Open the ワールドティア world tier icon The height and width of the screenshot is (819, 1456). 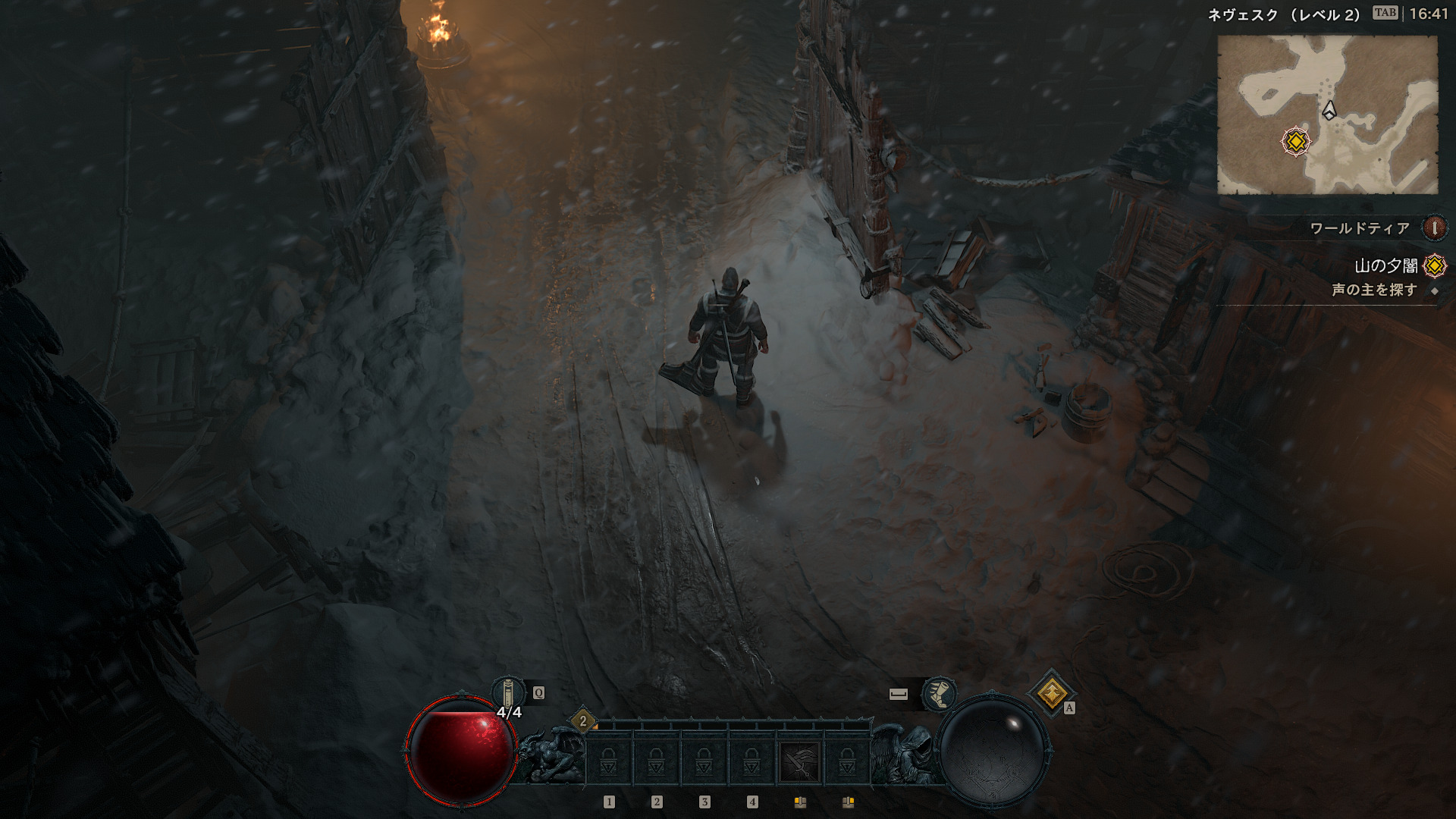click(1434, 227)
